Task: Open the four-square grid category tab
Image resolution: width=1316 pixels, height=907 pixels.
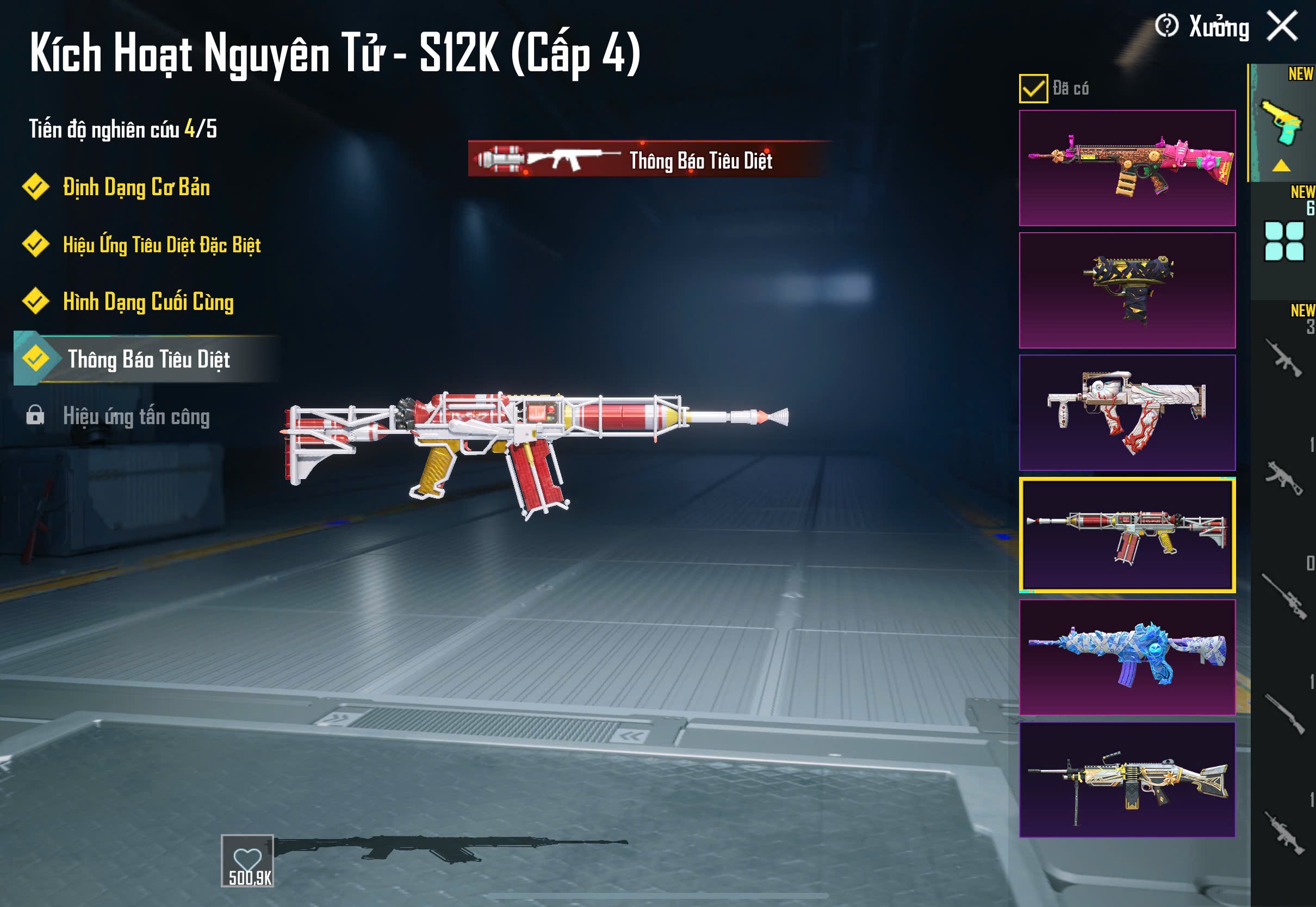Action: pyautogui.click(x=1283, y=241)
